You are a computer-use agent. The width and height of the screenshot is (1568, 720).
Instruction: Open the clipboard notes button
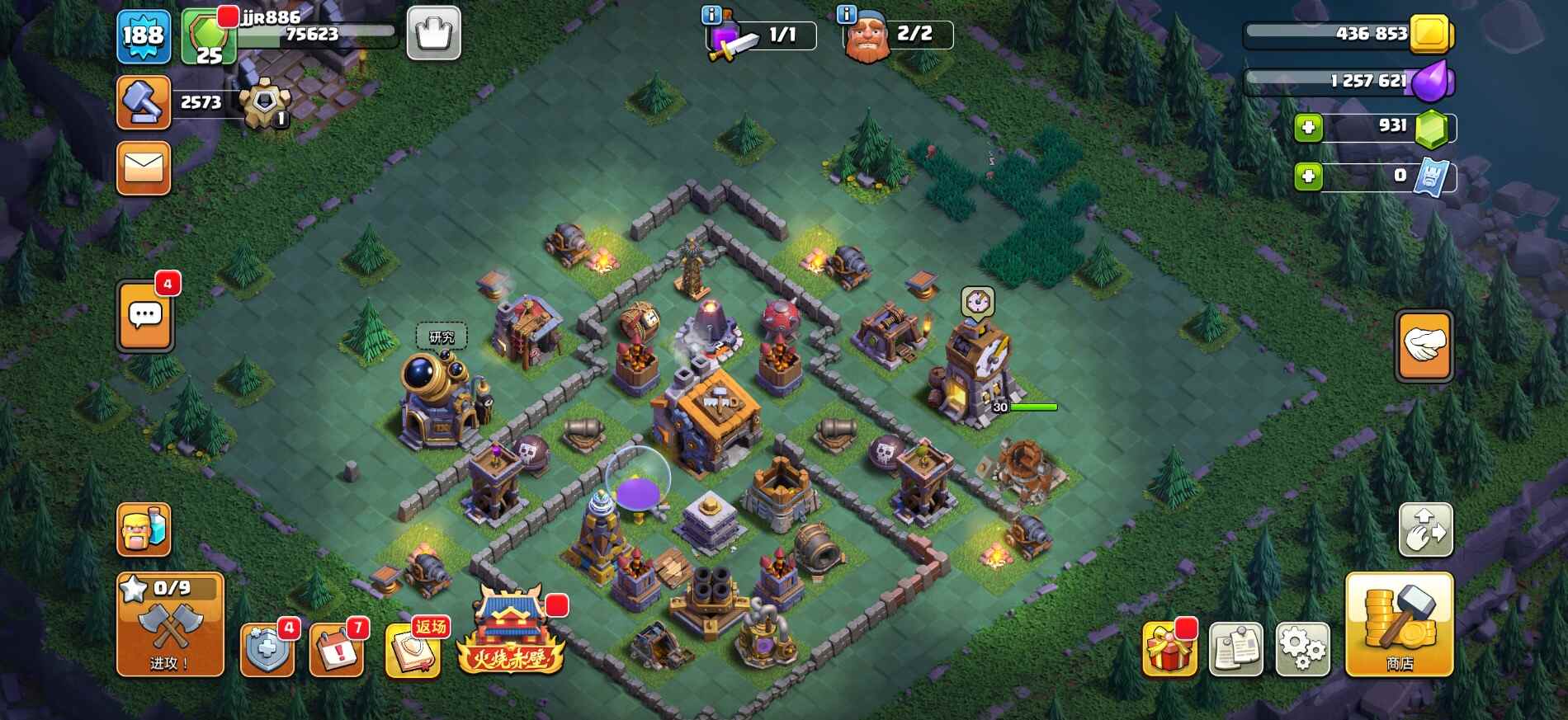tap(1235, 650)
